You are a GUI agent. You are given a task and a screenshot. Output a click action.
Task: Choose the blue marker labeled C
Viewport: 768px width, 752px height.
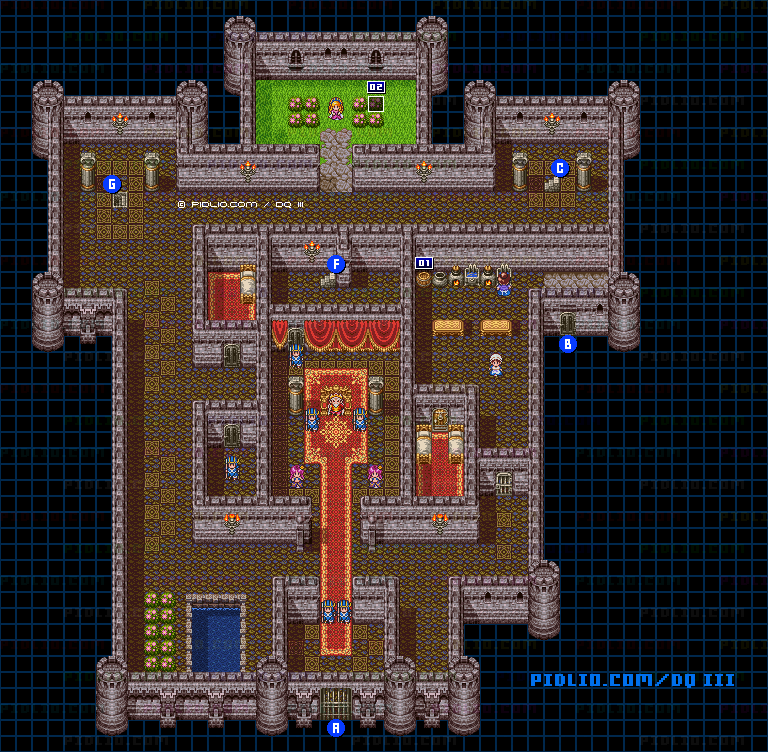[x=560, y=168]
